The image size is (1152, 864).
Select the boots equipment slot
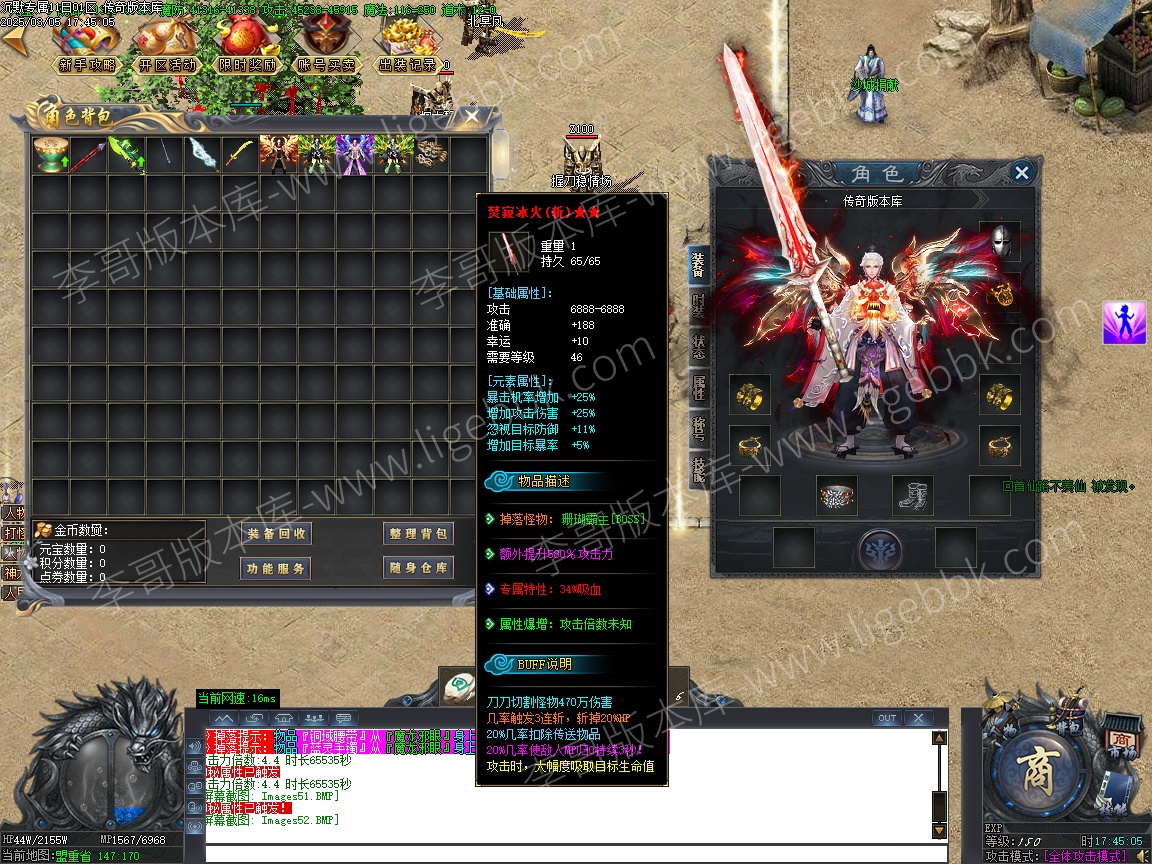(x=912, y=495)
